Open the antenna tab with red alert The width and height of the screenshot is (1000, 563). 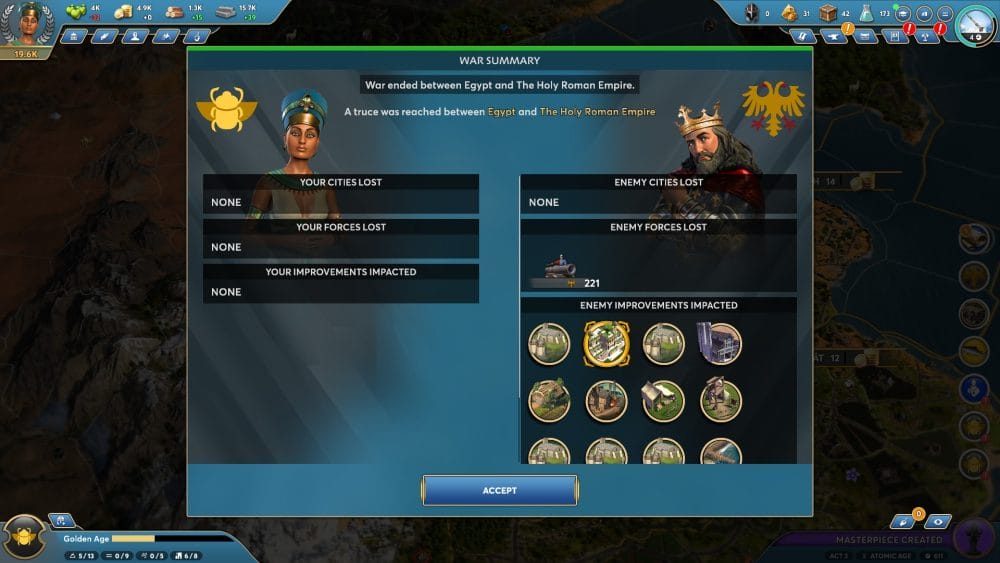(x=930, y=36)
